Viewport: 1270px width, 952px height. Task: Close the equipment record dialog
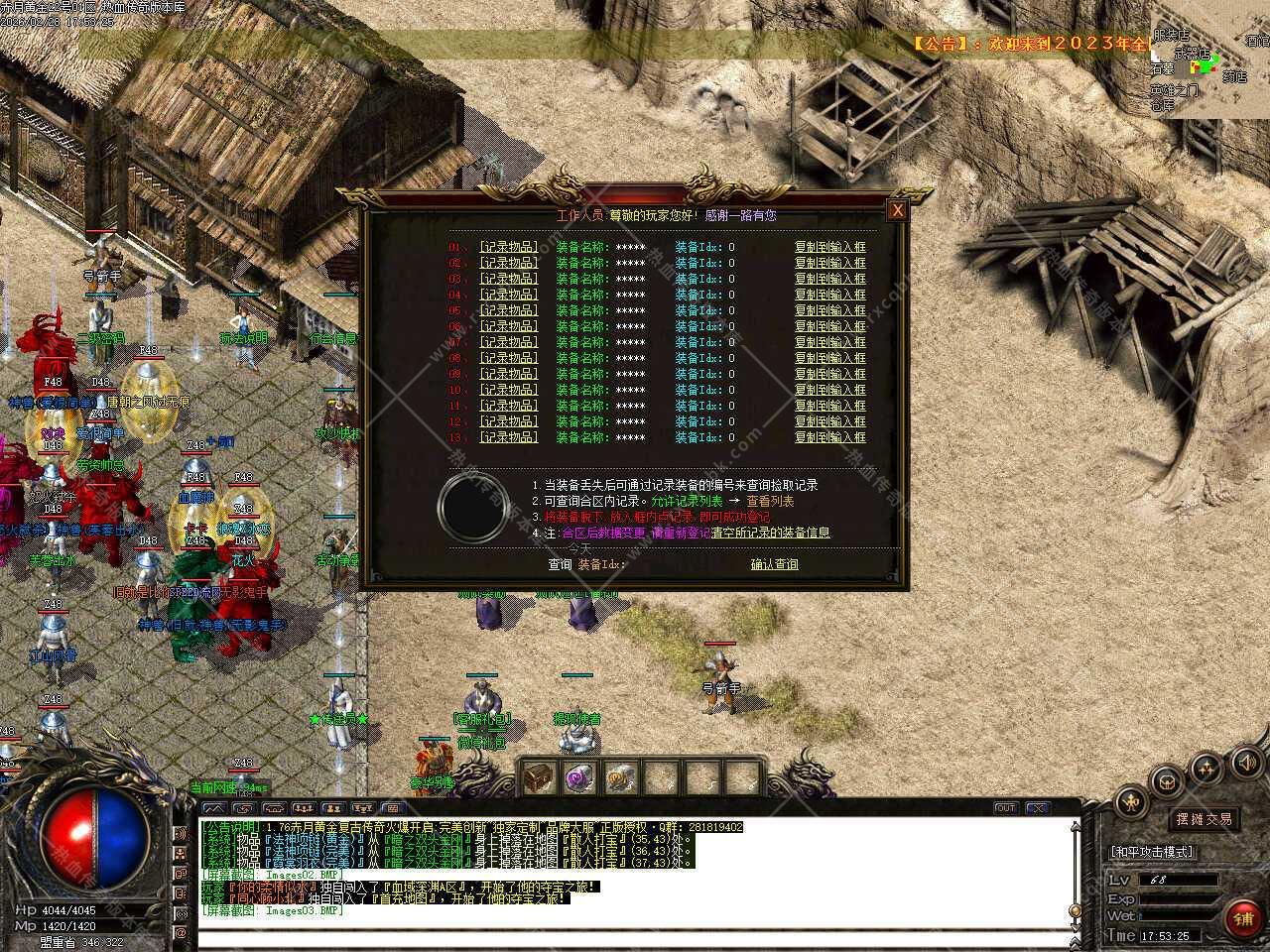coord(897,210)
